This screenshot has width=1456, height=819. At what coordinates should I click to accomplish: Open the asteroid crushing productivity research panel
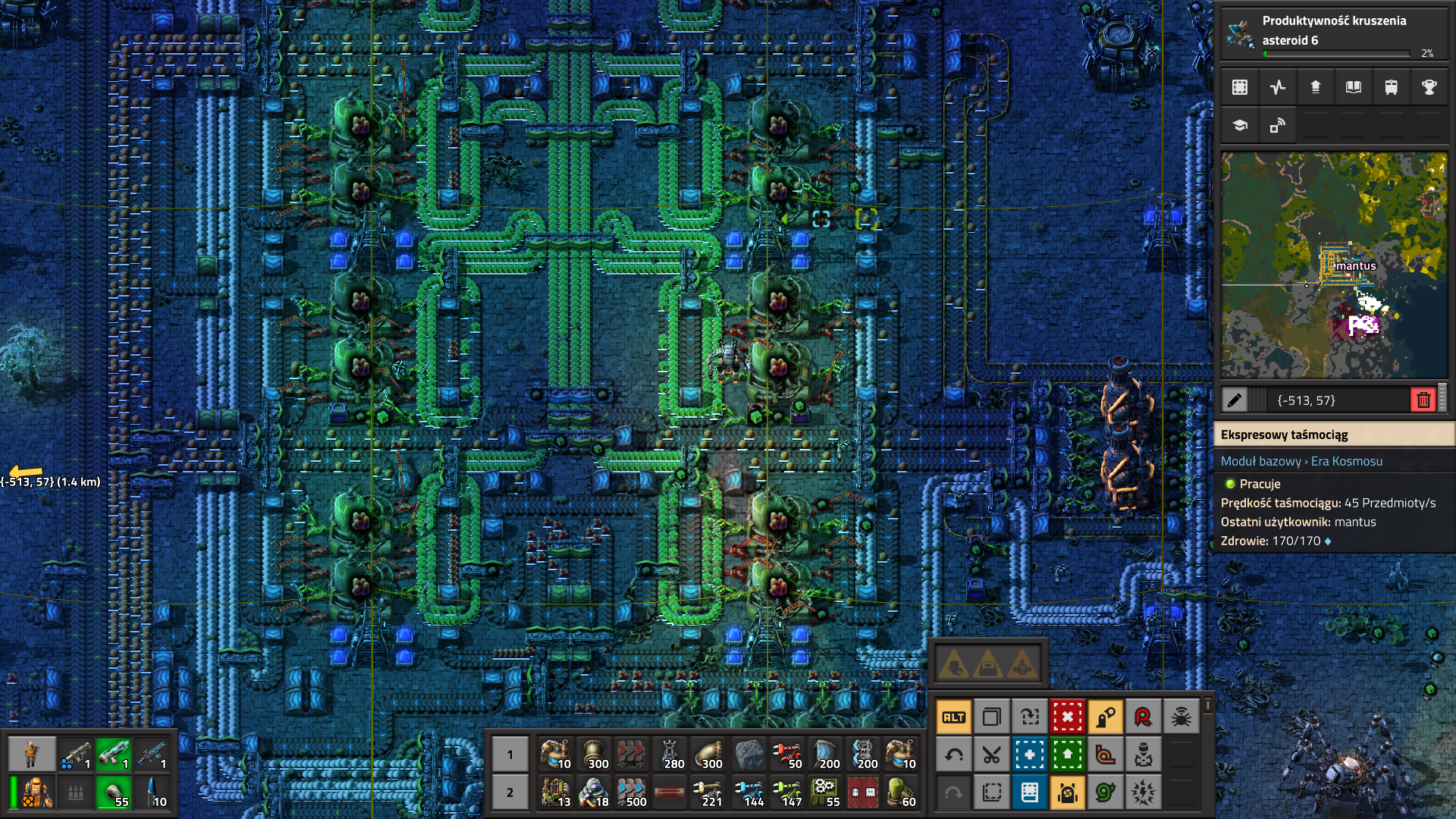point(1333,34)
